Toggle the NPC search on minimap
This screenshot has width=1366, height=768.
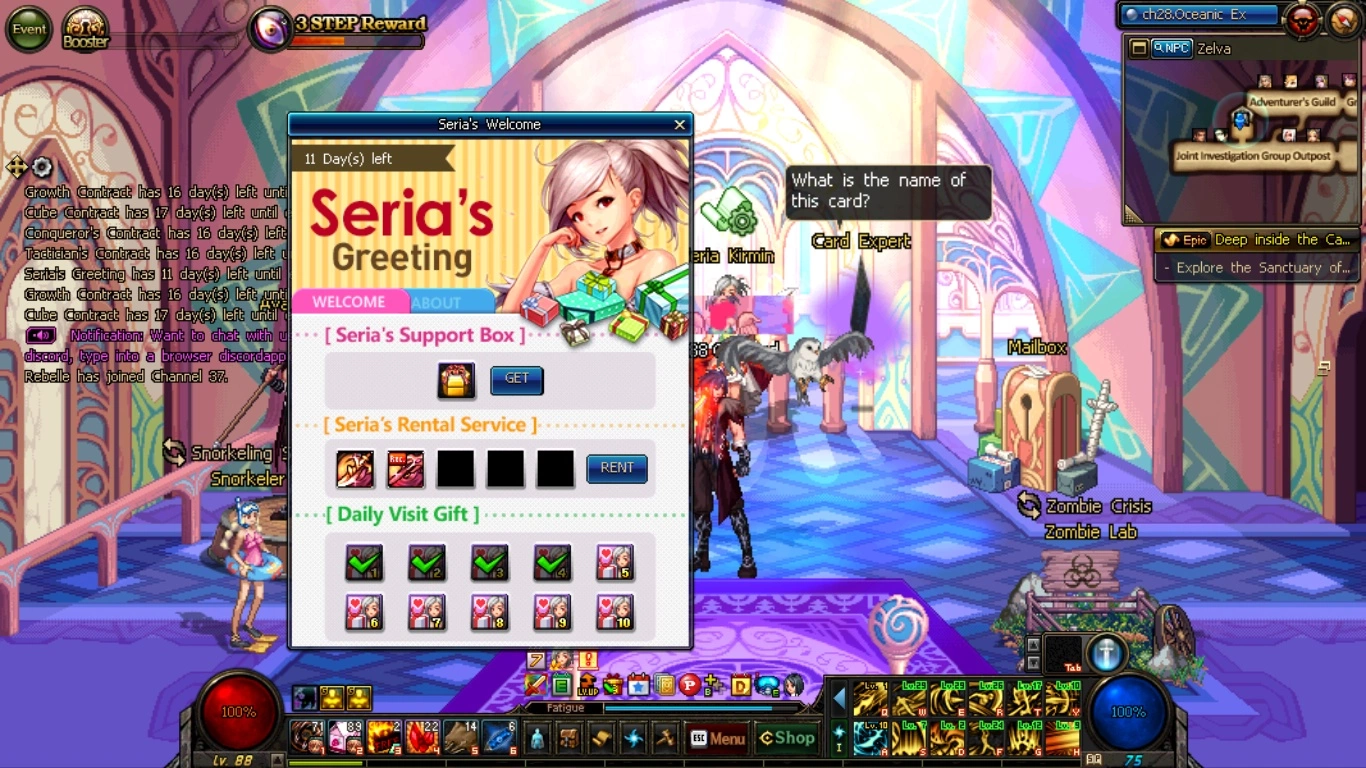(1171, 48)
